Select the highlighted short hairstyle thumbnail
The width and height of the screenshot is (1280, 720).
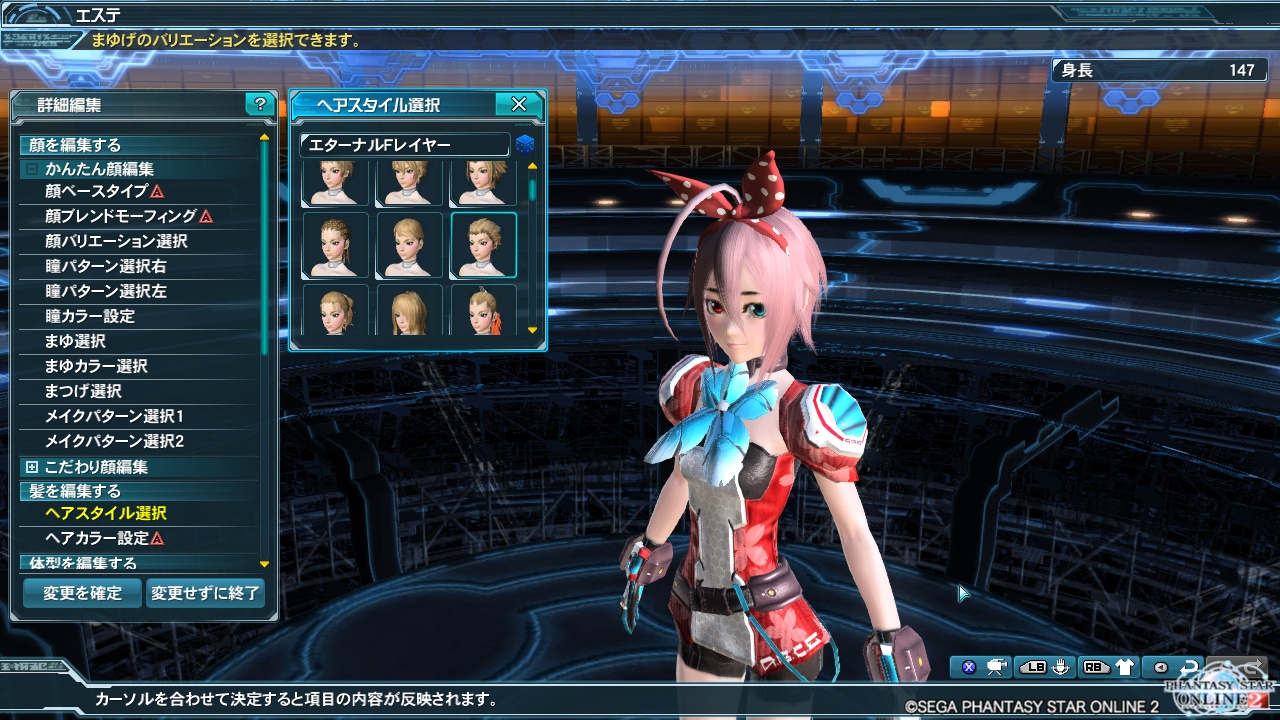tap(484, 245)
